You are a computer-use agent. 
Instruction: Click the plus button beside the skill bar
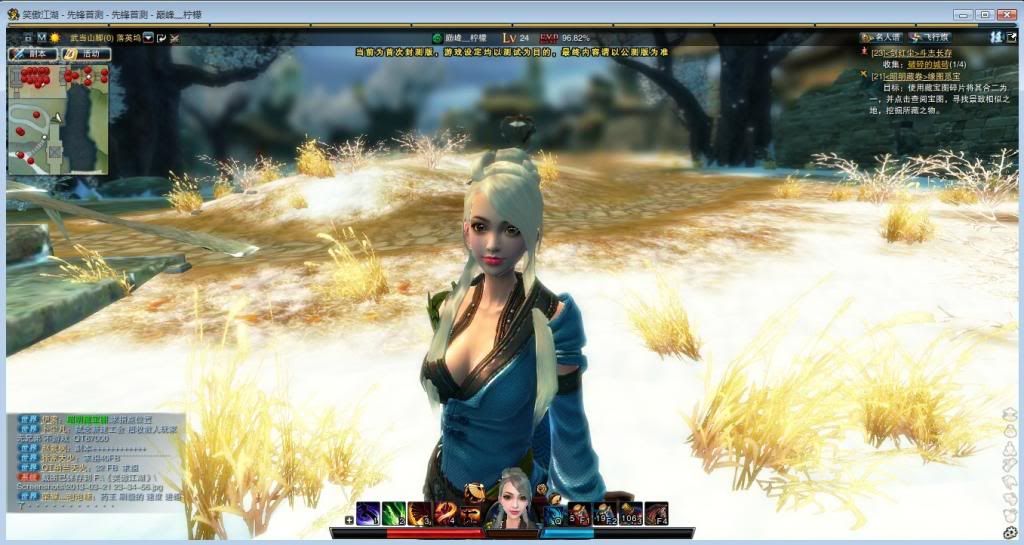click(x=349, y=519)
